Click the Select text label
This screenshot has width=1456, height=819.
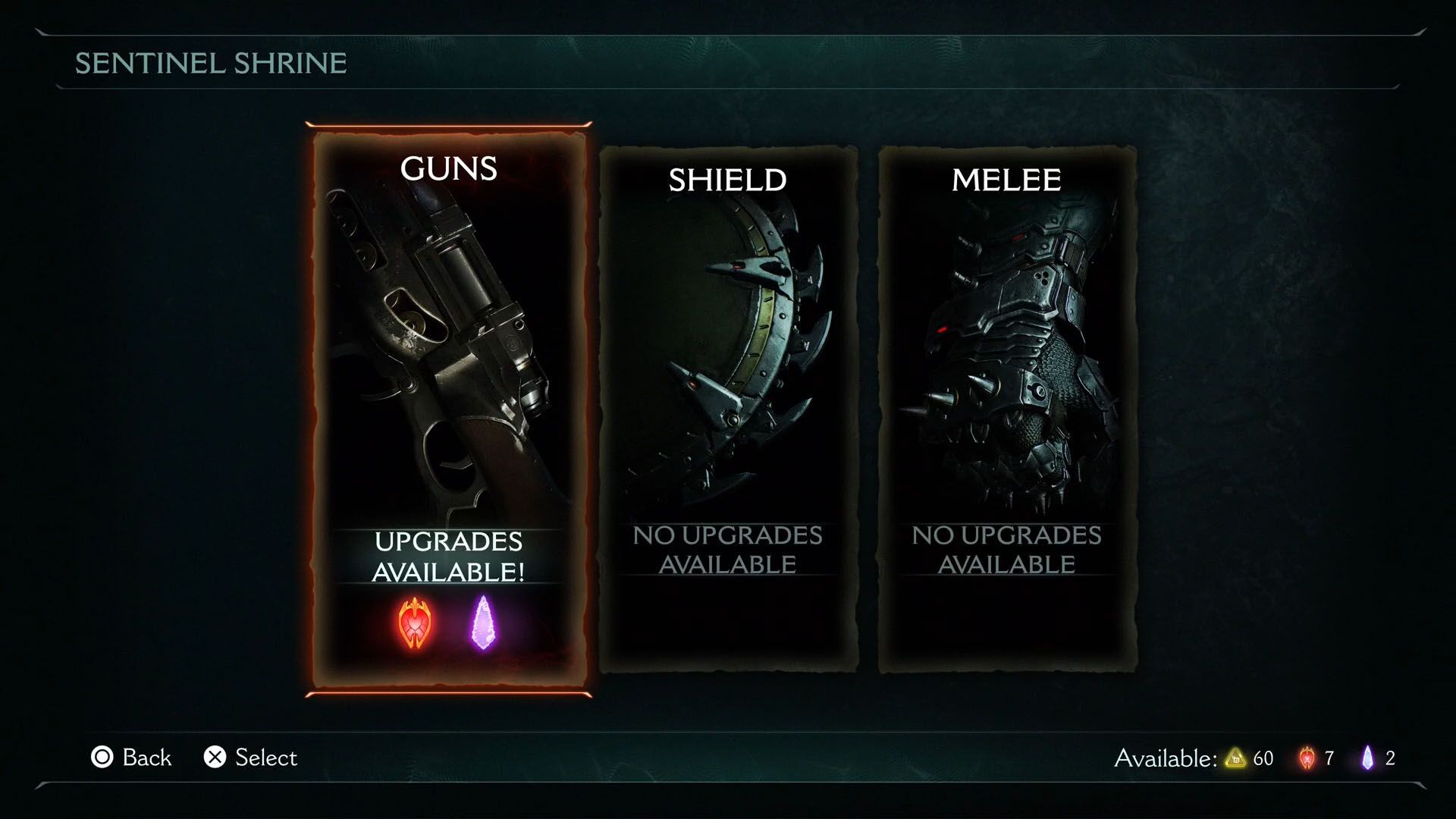tap(265, 757)
